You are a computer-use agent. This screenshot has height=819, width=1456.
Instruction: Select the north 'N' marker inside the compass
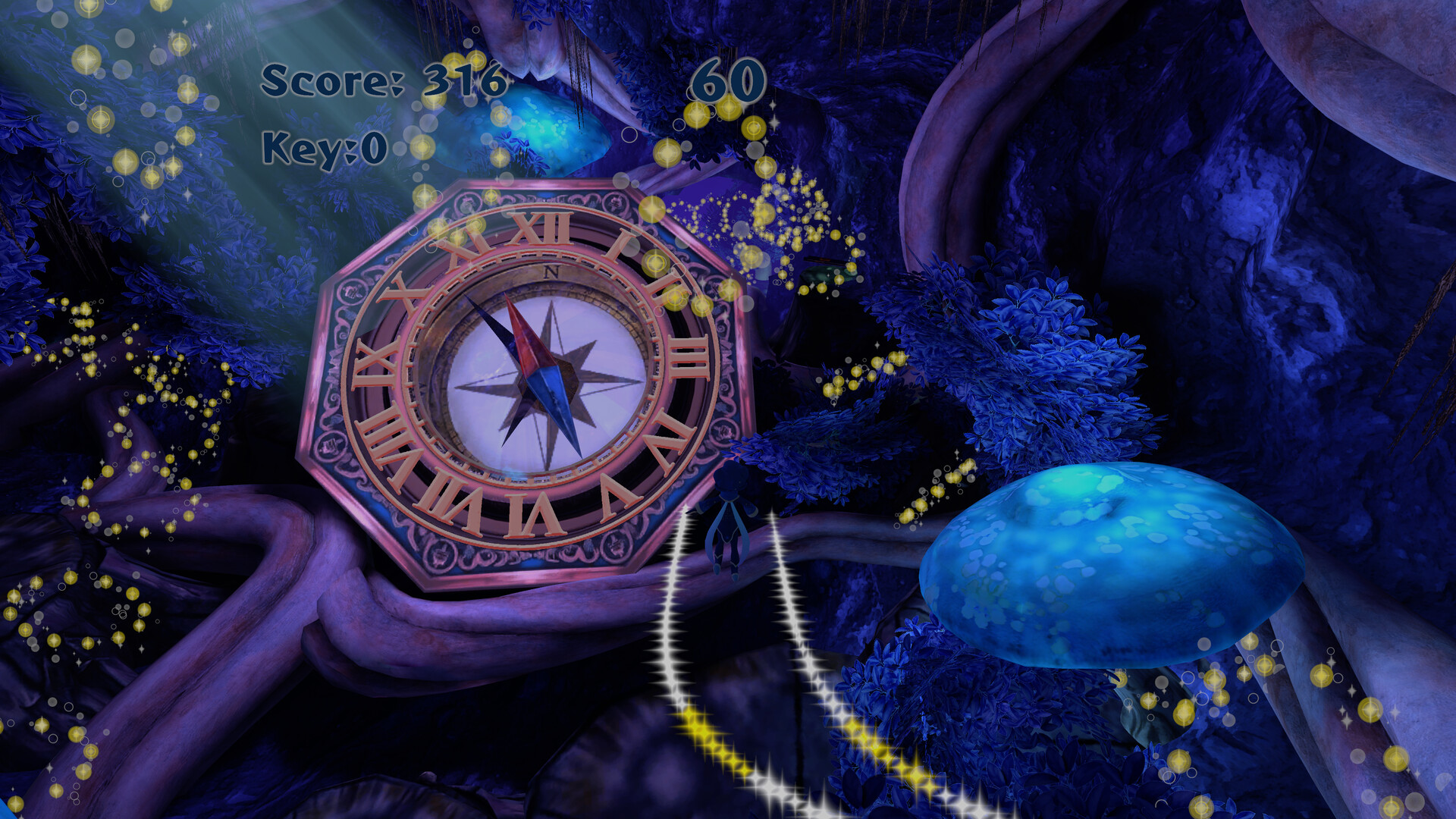point(551,272)
